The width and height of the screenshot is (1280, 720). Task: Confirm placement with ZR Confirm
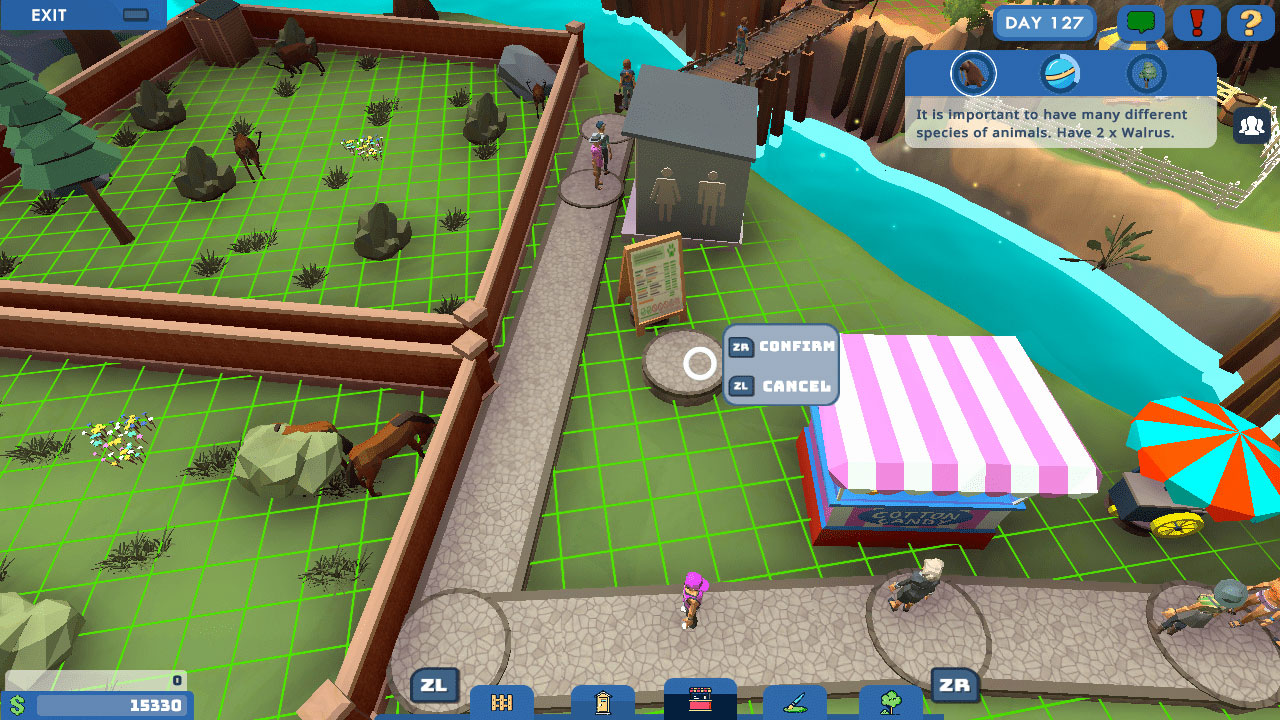pos(781,347)
